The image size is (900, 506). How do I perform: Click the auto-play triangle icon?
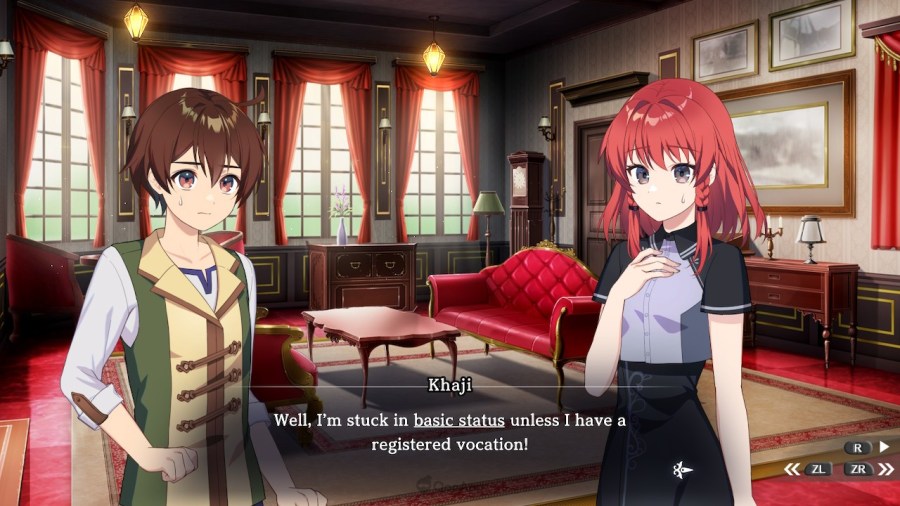click(x=883, y=447)
